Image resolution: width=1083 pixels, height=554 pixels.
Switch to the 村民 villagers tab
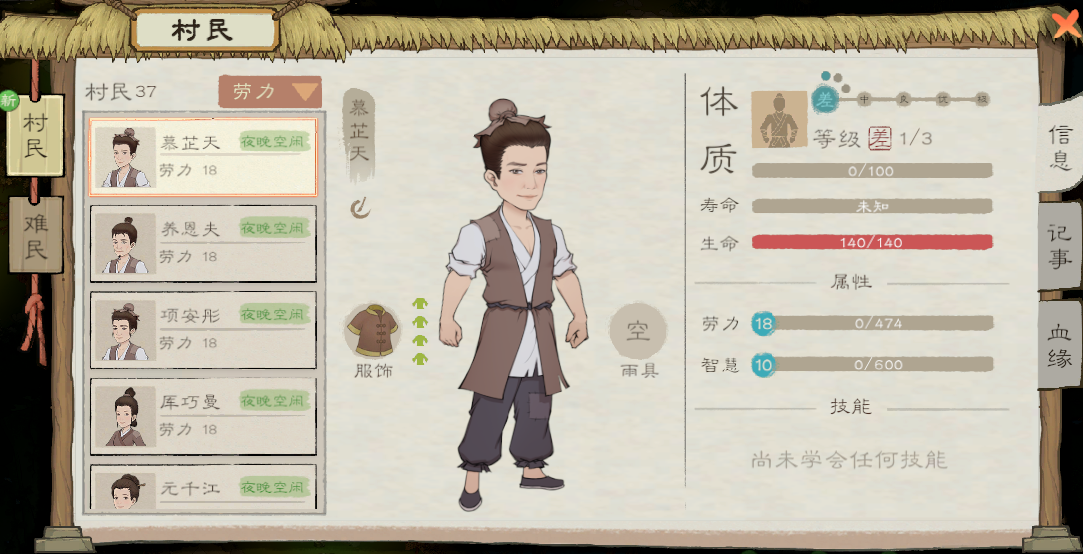point(36,137)
